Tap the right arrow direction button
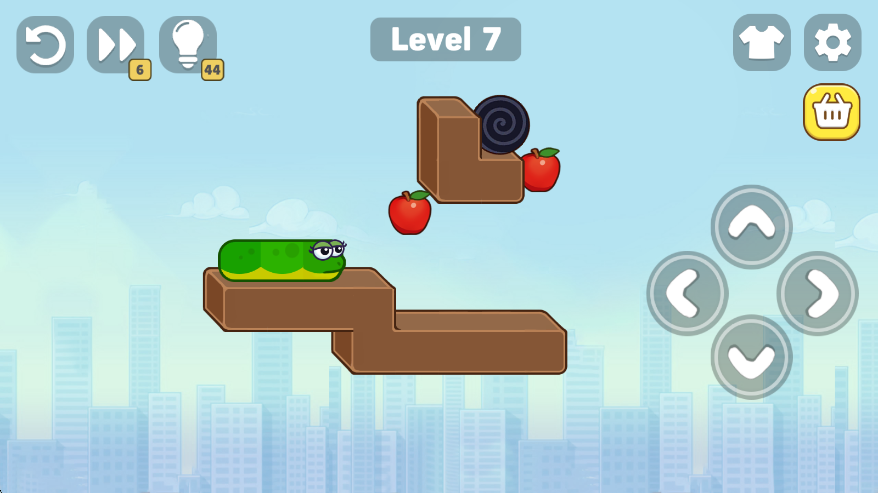878x493 pixels. tap(817, 292)
